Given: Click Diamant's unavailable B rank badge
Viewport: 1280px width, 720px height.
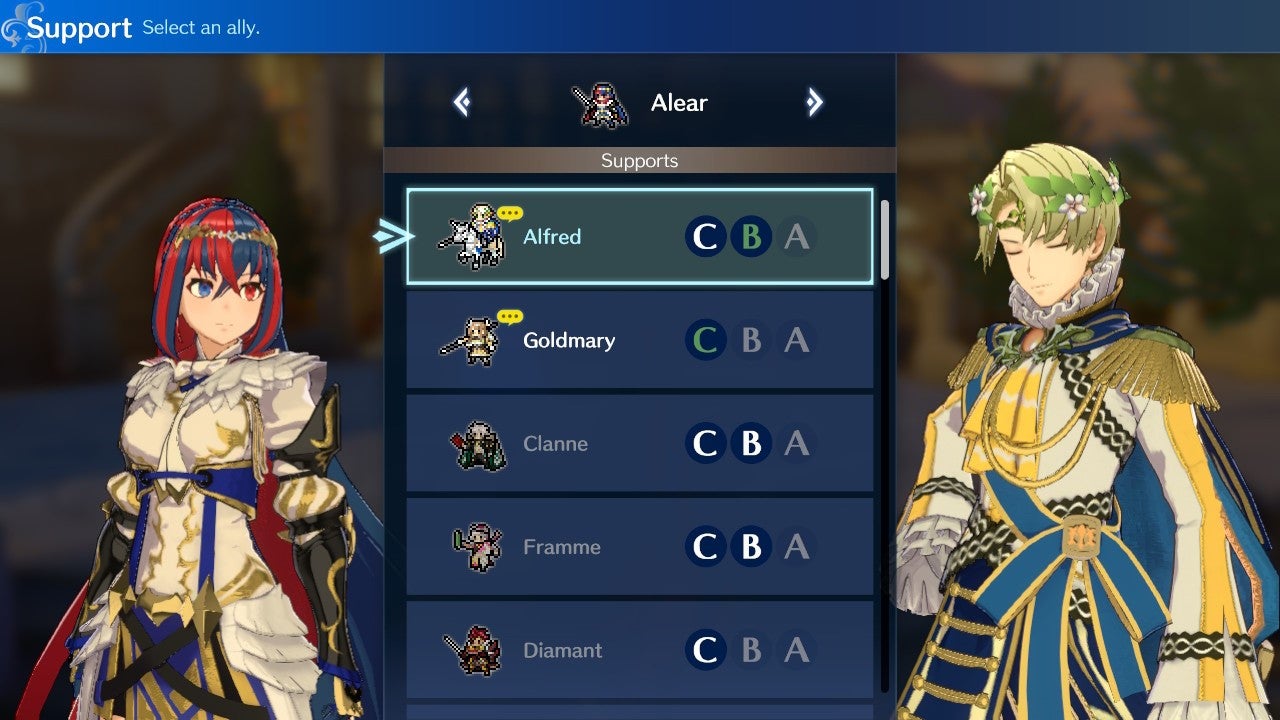Looking at the screenshot, I should pos(751,649).
